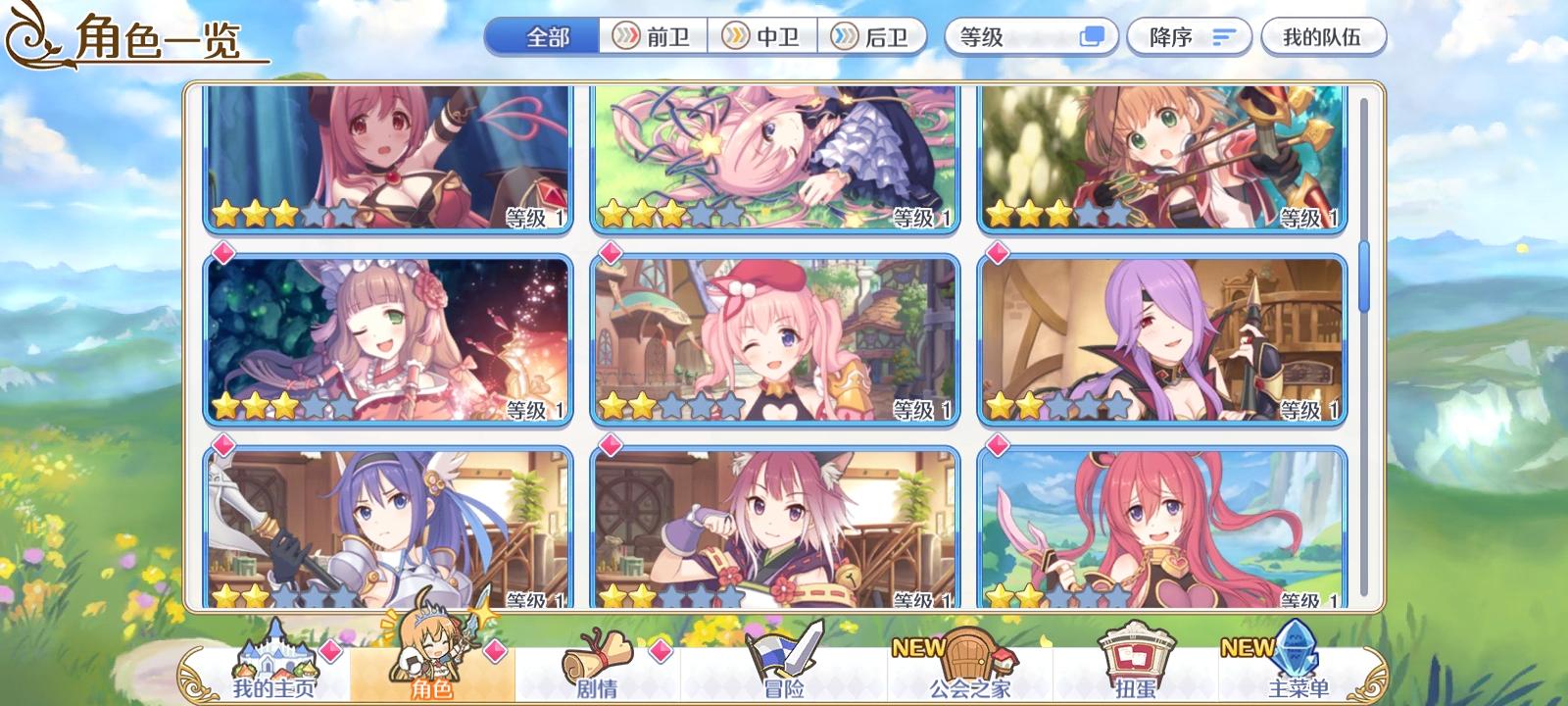The image size is (1568, 706).
Task: Expand the 中卫 midguard category
Action: (x=764, y=35)
